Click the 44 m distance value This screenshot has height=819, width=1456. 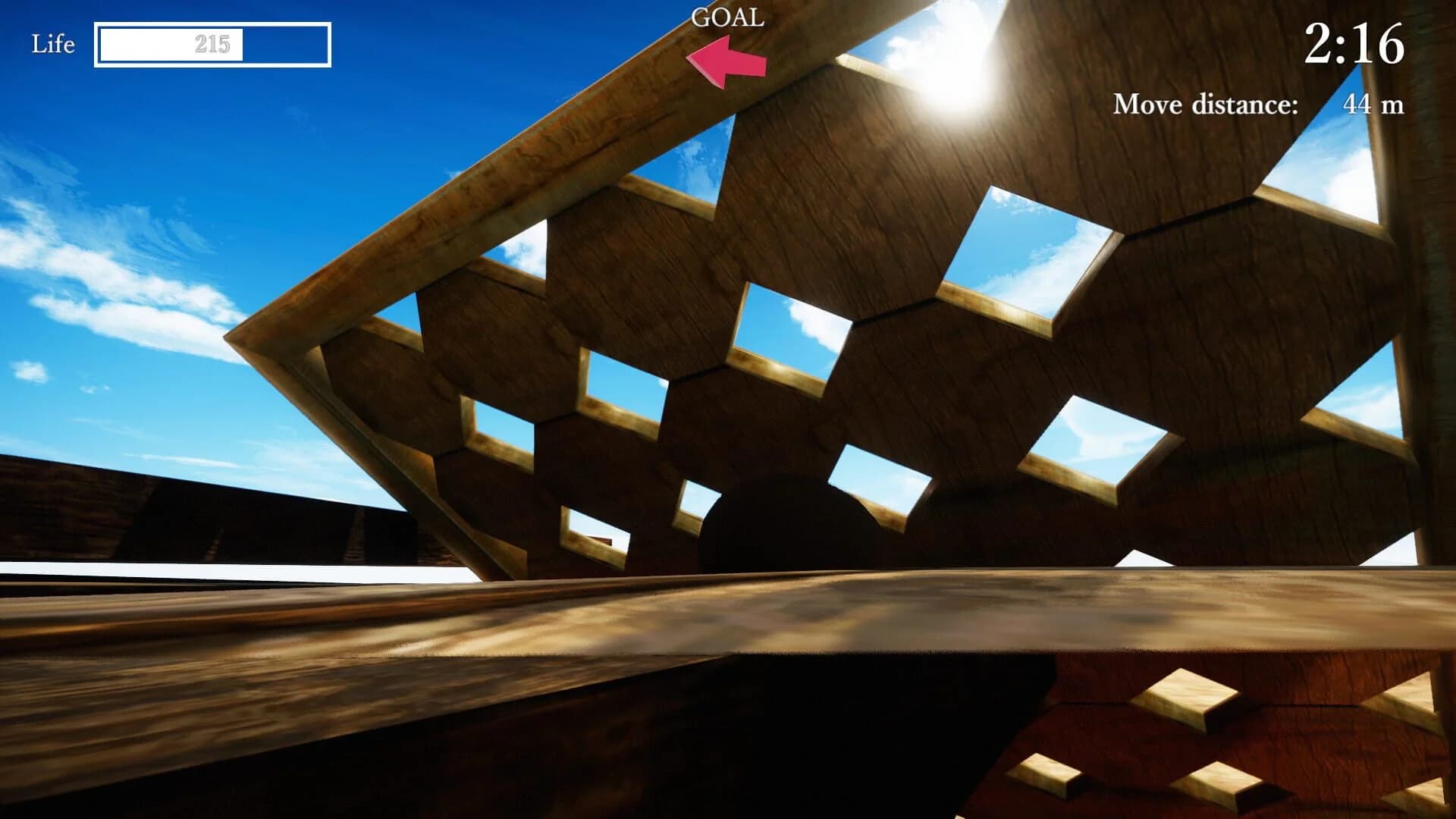[x=1378, y=104]
